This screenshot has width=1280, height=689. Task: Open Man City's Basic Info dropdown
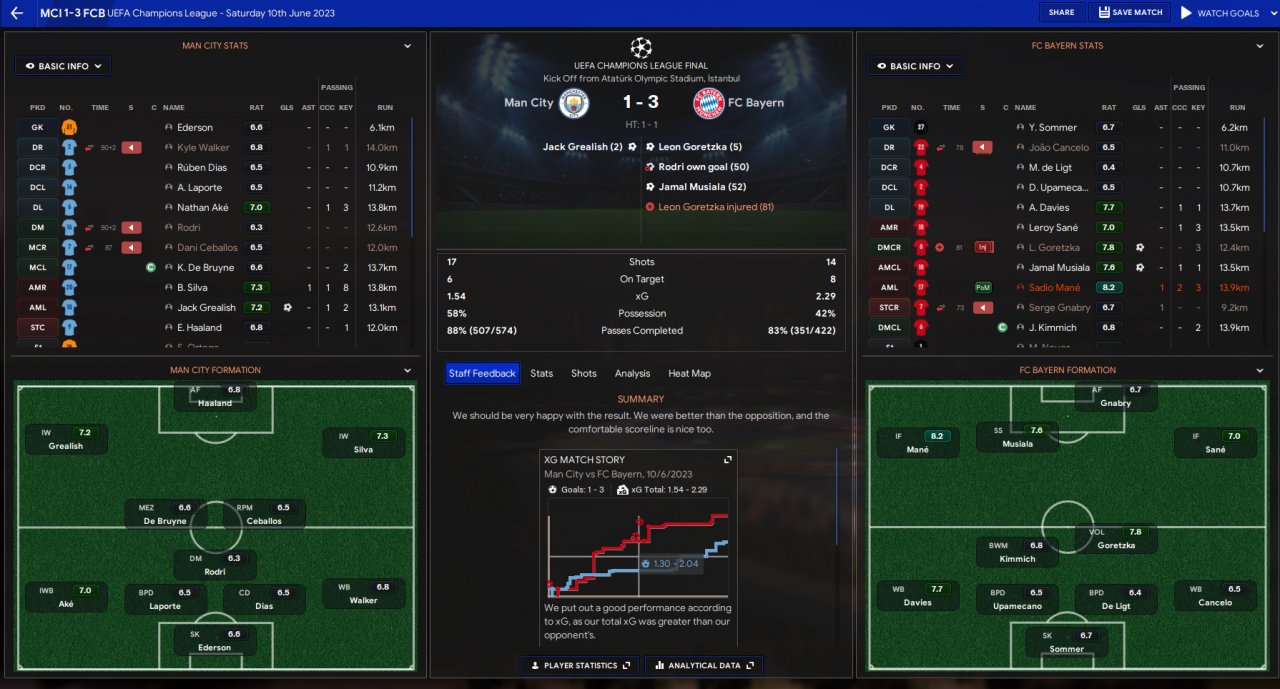coord(63,66)
